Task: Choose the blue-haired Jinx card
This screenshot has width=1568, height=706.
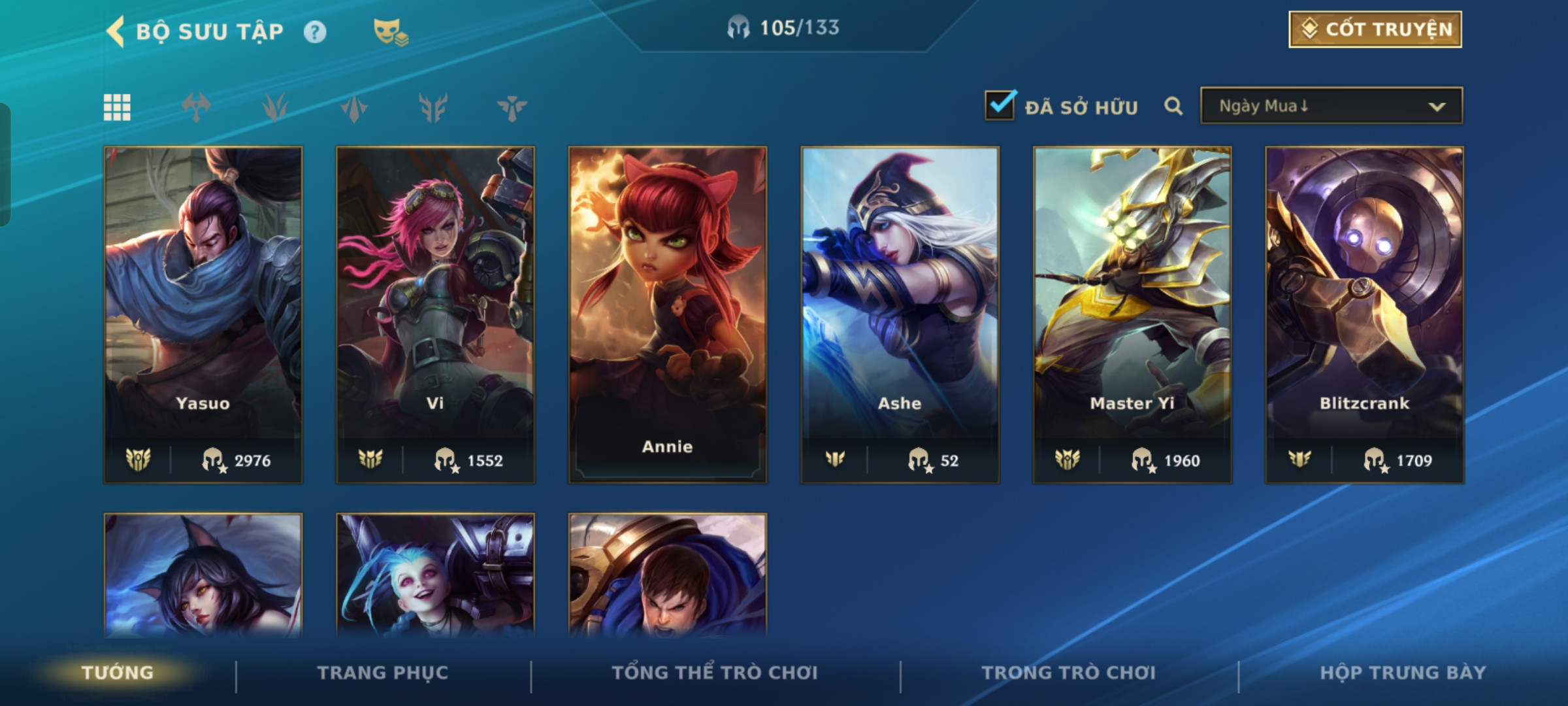Action: point(435,575)
